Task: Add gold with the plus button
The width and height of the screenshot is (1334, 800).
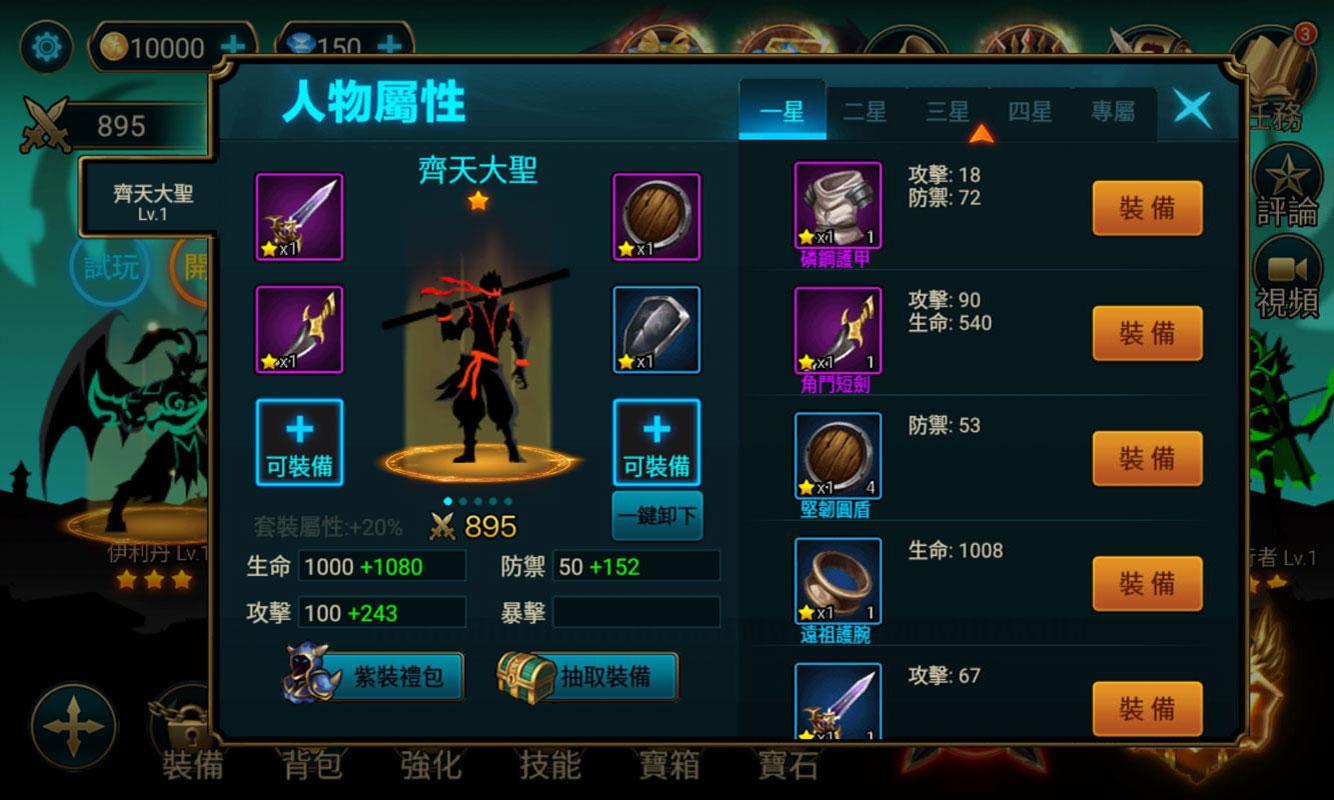Action: (x=234, y=46)
